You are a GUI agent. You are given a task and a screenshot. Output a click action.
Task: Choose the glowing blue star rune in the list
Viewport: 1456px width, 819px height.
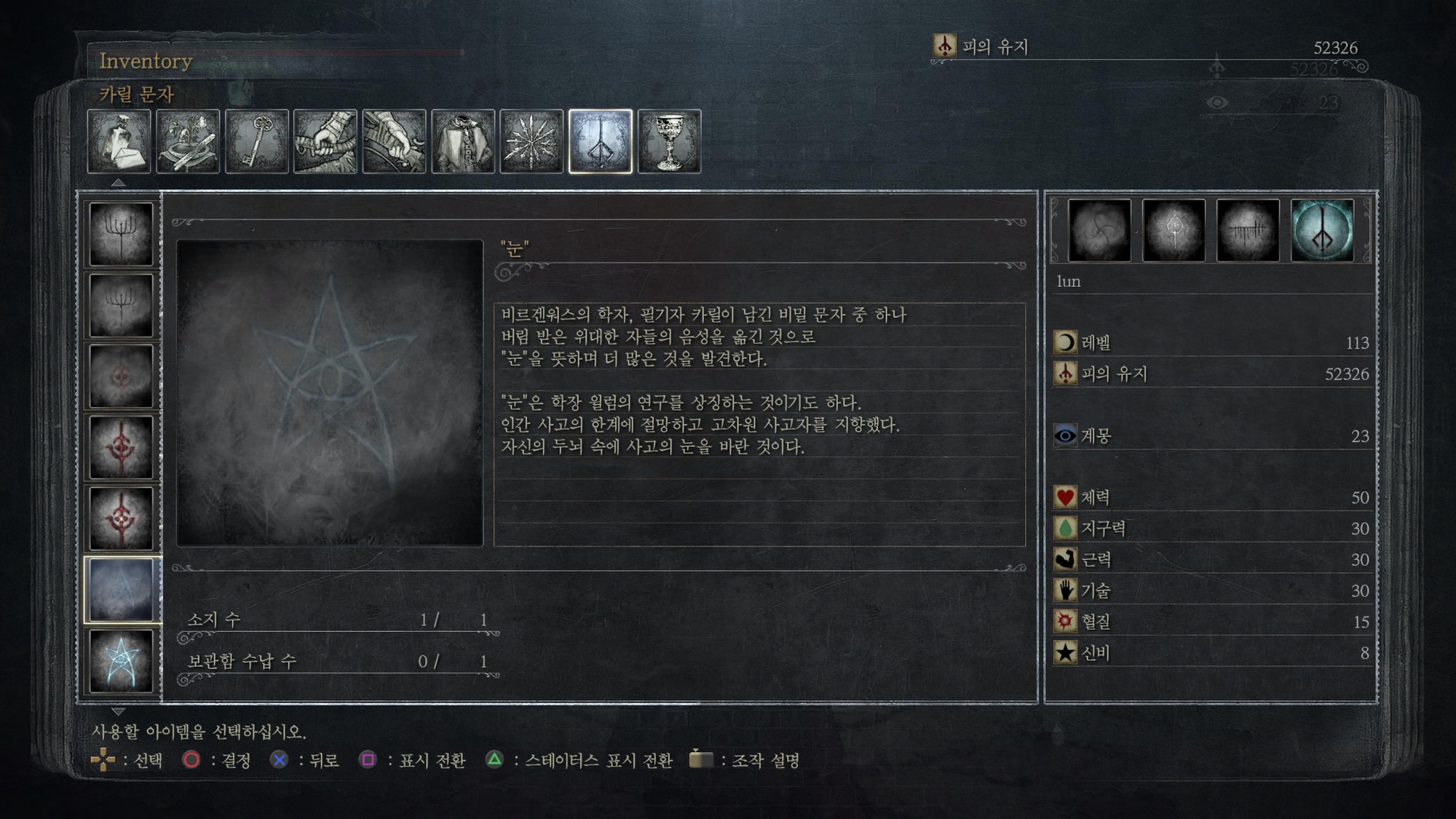coord(122,660)
